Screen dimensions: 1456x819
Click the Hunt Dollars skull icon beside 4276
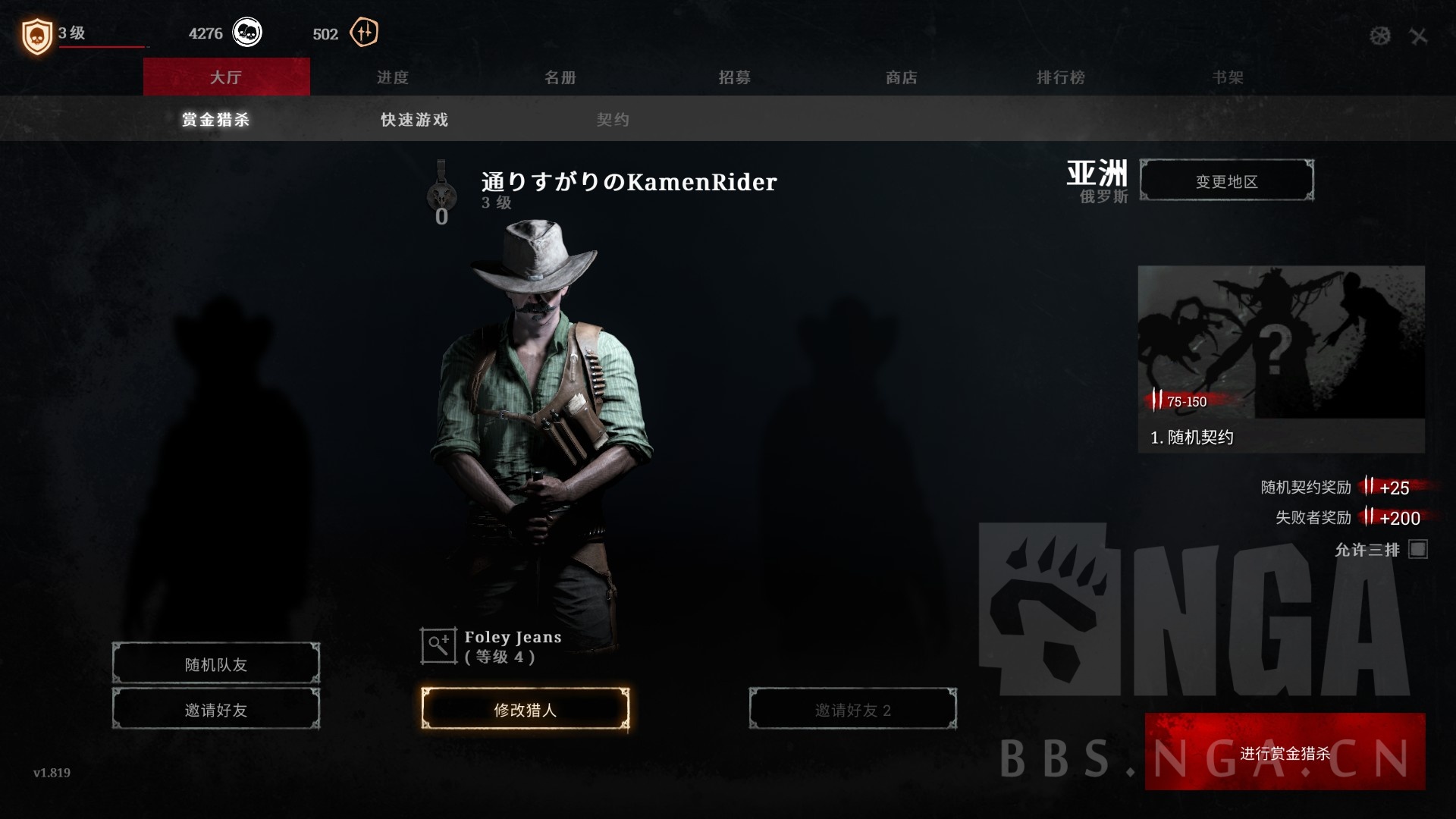[246, 33]
